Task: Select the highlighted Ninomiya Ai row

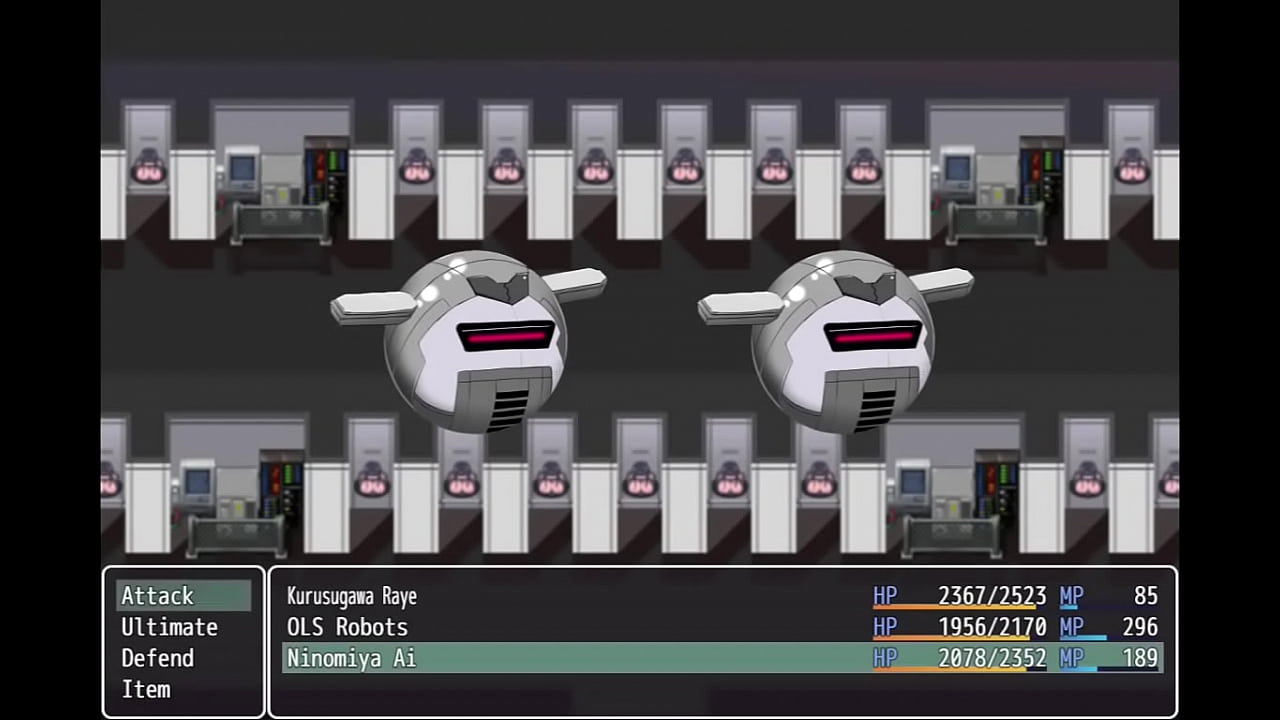Action: [351, 658]
